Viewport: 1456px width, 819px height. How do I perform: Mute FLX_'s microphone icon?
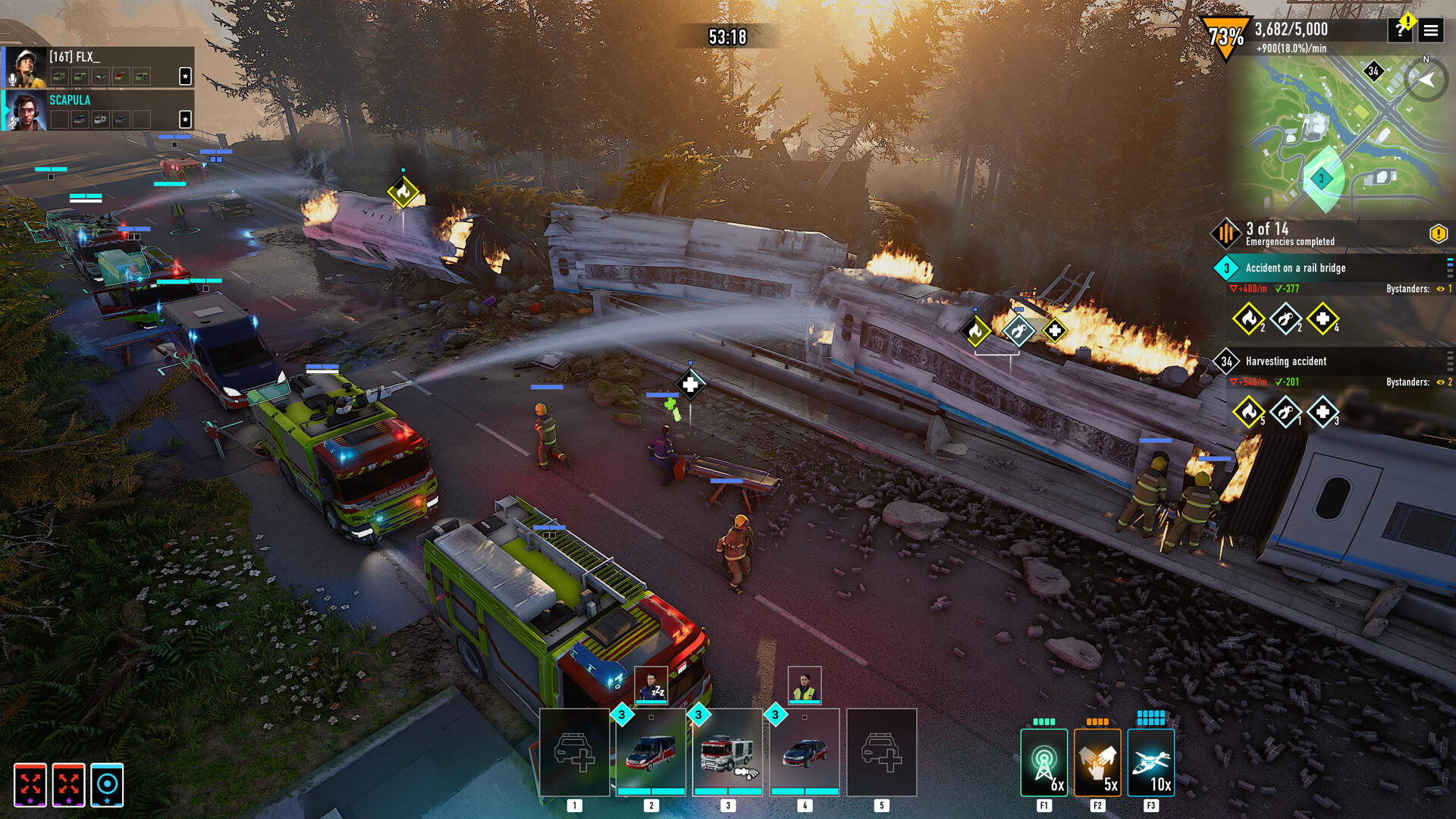[12, 78]
